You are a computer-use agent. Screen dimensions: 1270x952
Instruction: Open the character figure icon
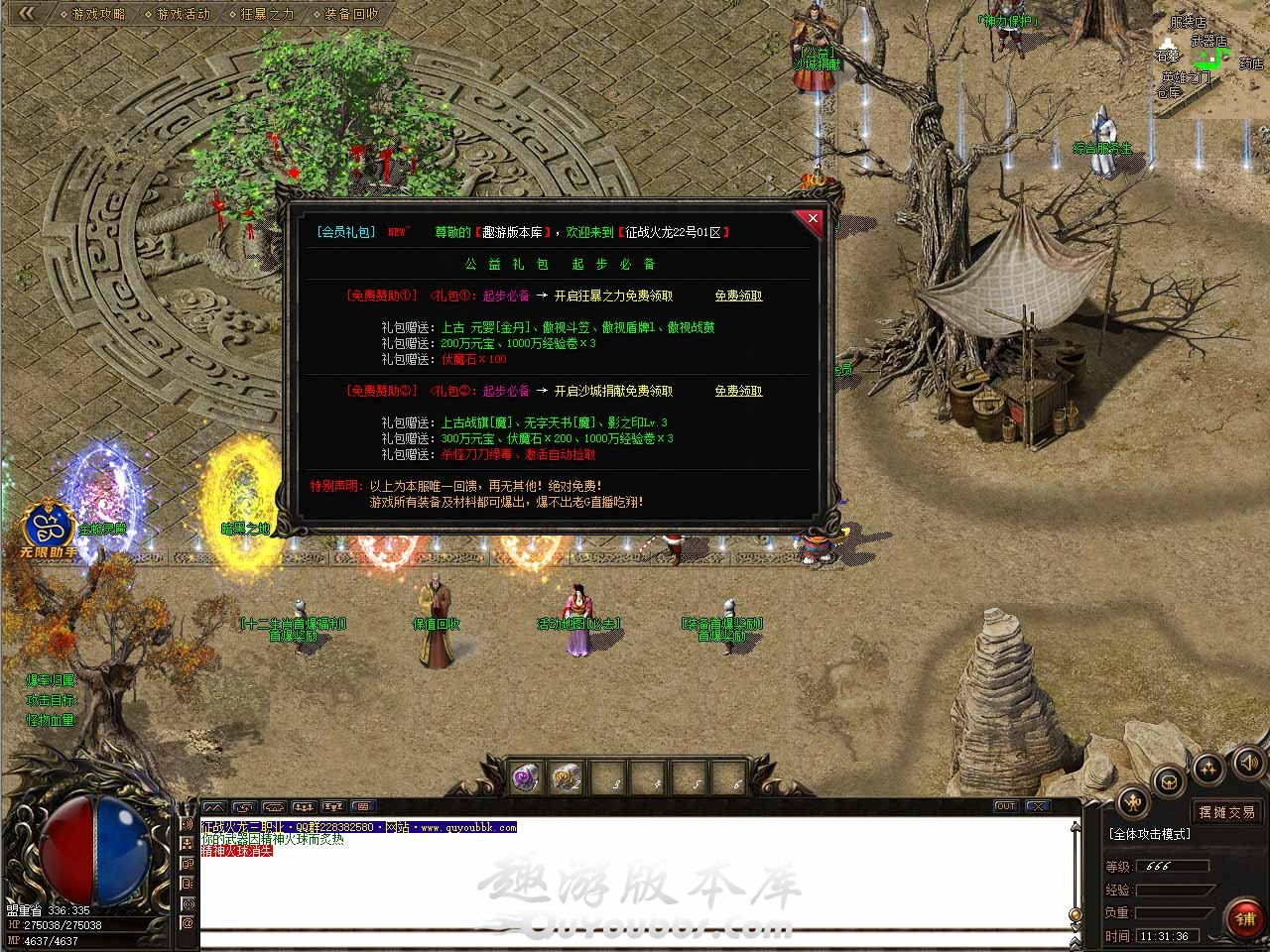[1132, 802]
